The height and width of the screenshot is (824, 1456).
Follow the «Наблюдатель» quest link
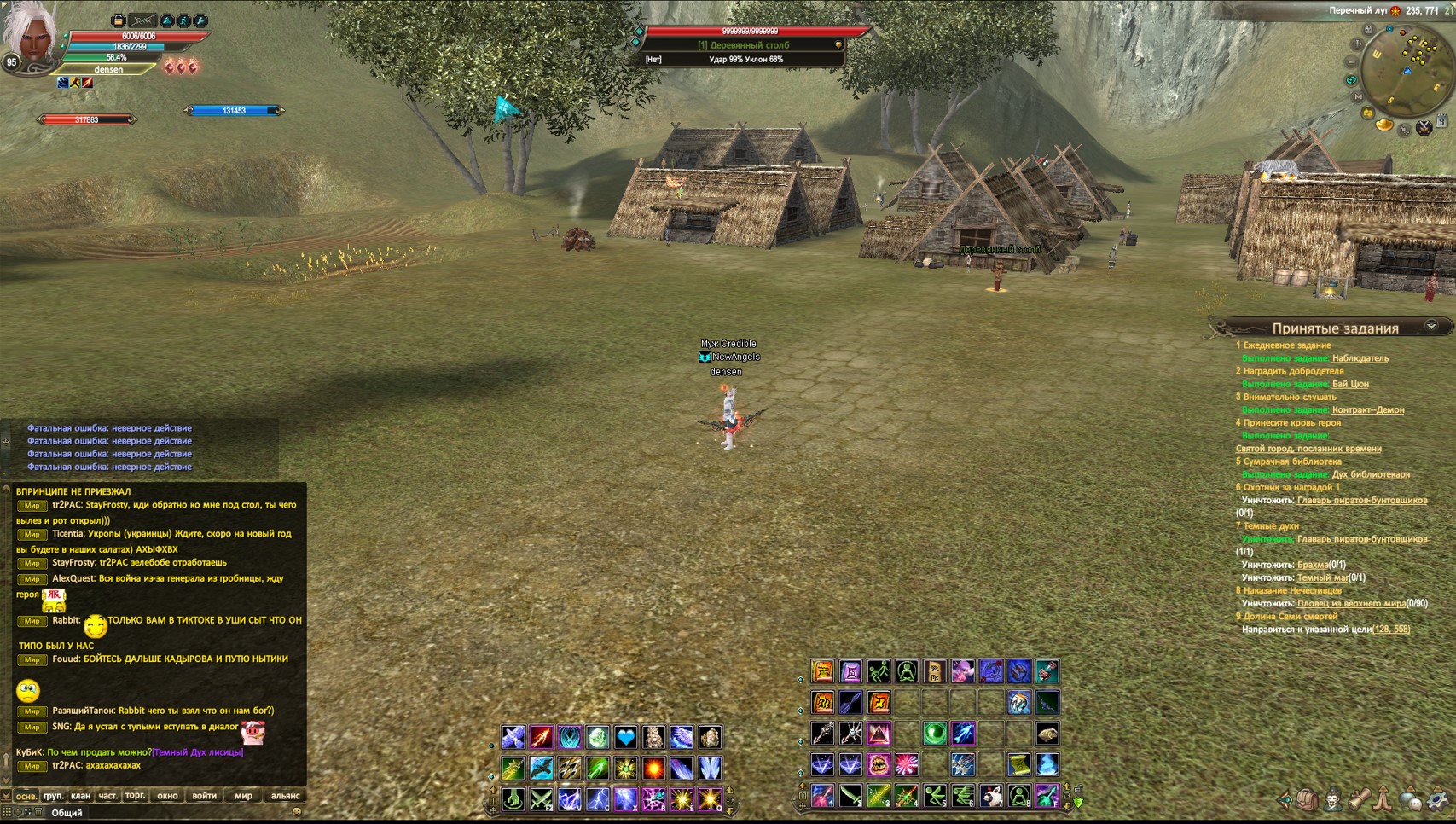click(1360, 358)
